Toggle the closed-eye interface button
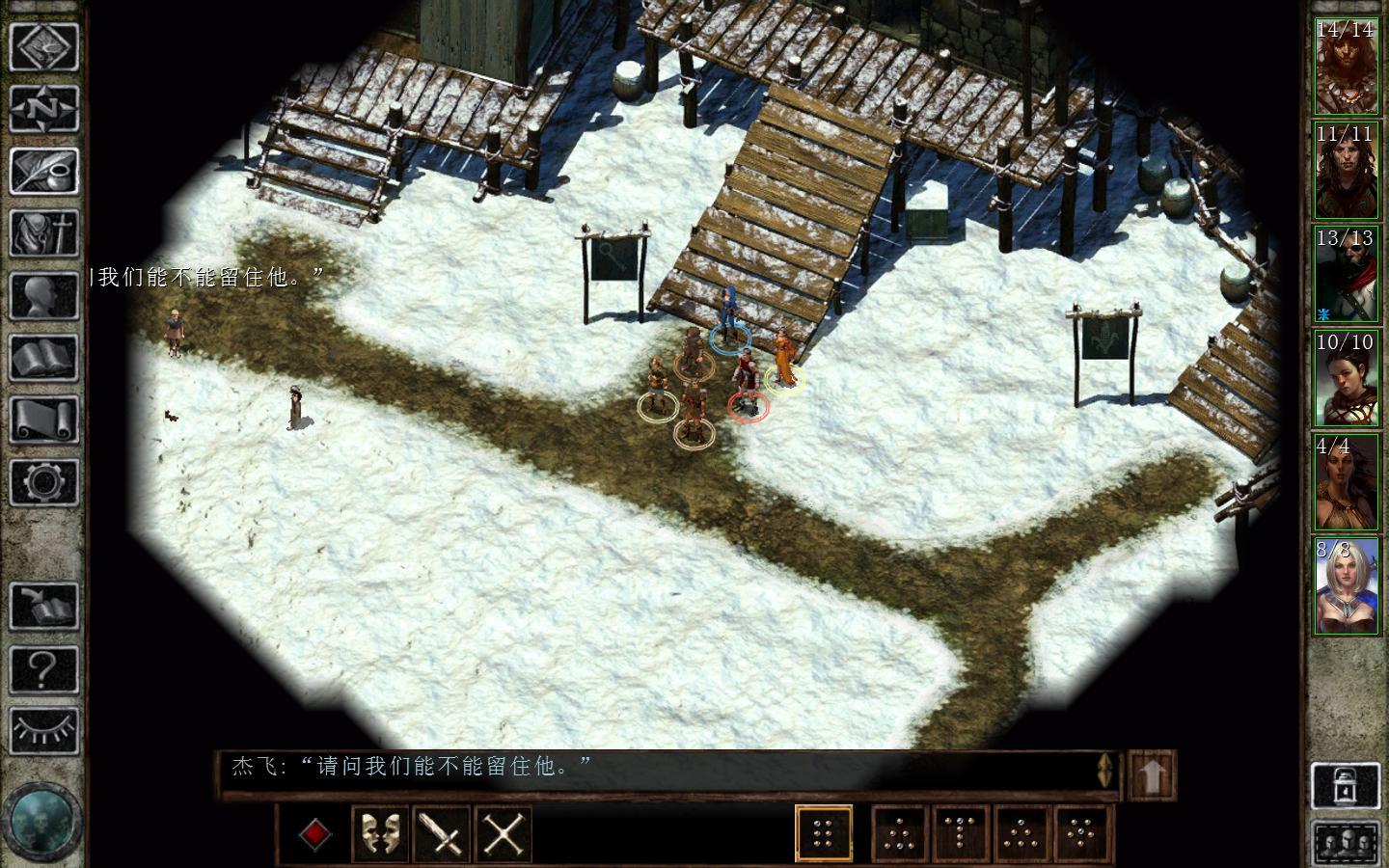This screenshot has width=1389, height=868. (x=43, y=730)
